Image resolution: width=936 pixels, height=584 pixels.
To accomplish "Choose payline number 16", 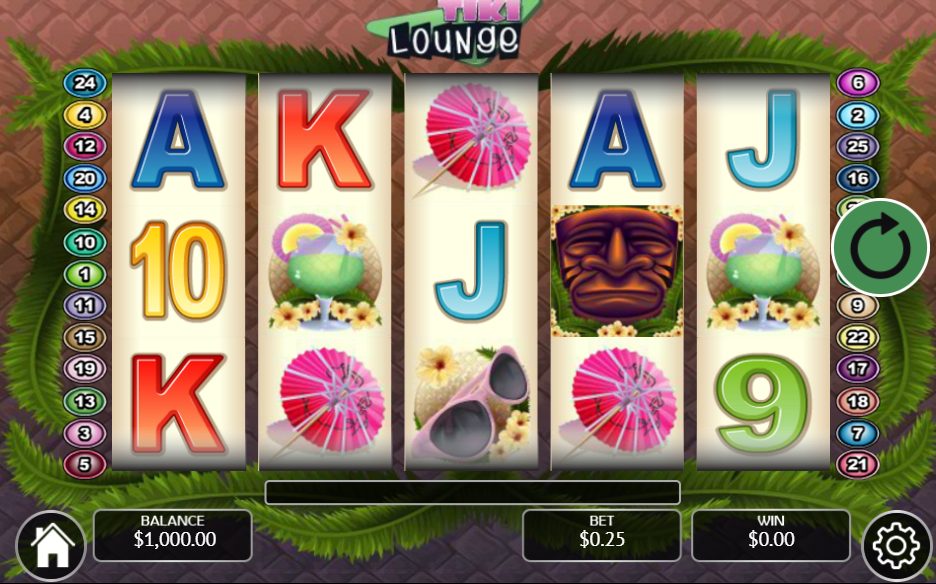I will (857, 179).
